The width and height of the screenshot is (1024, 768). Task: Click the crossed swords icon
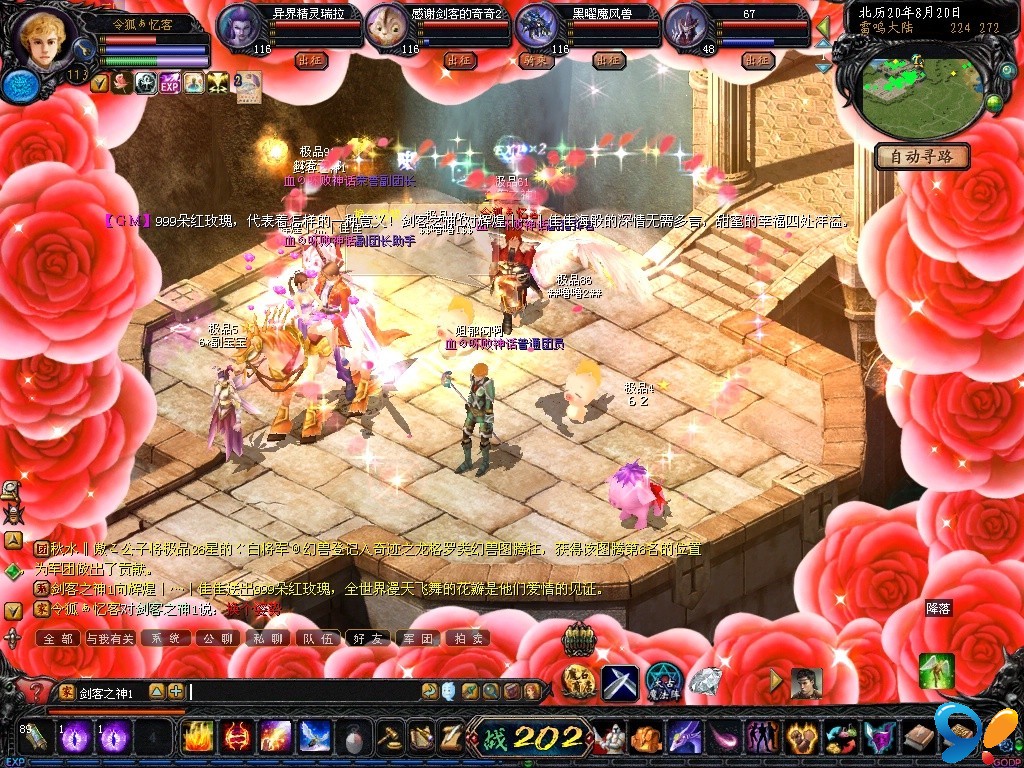tap(619, 682)
